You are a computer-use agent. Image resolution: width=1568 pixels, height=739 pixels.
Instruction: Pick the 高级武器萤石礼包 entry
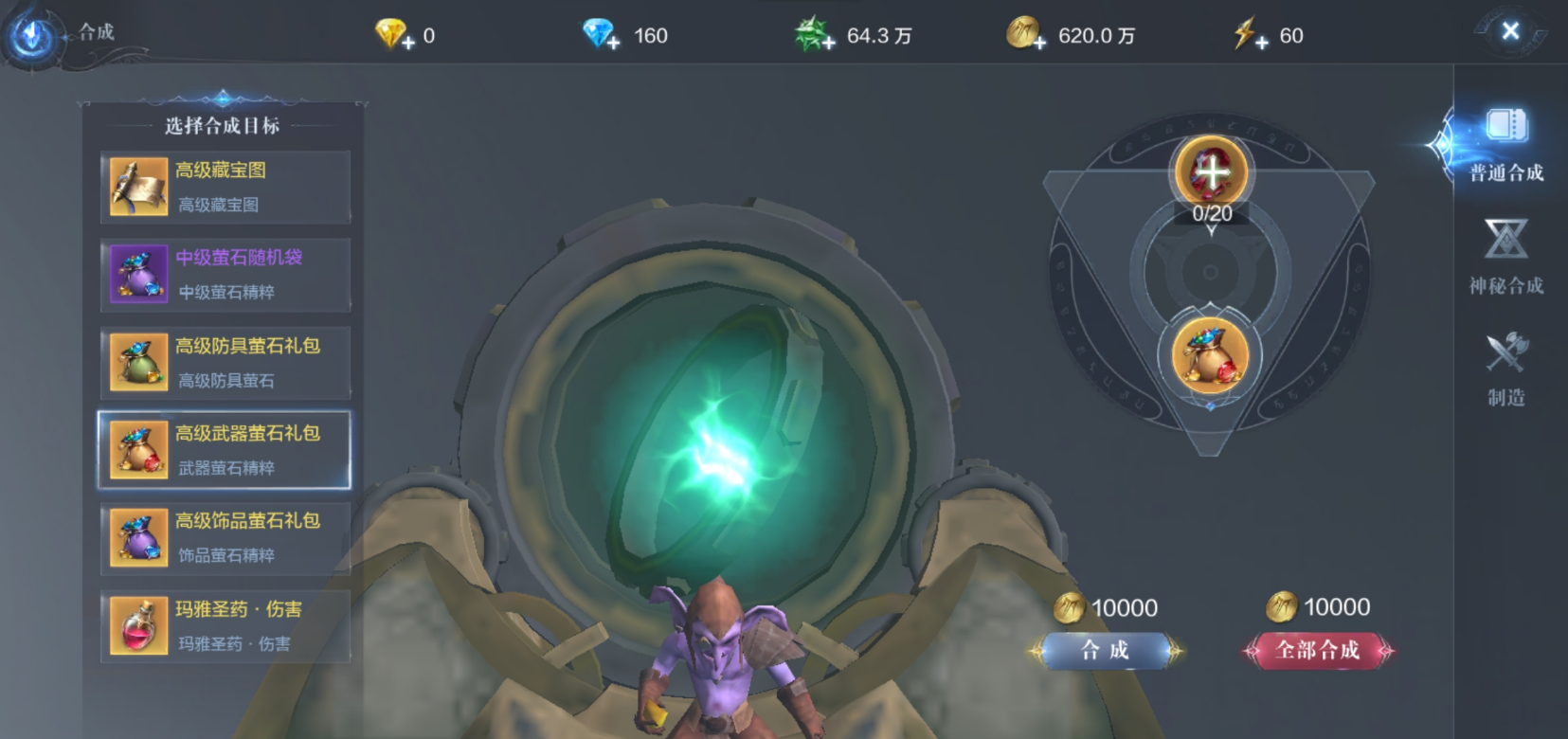pyautogui.click(x=225, y=450)
